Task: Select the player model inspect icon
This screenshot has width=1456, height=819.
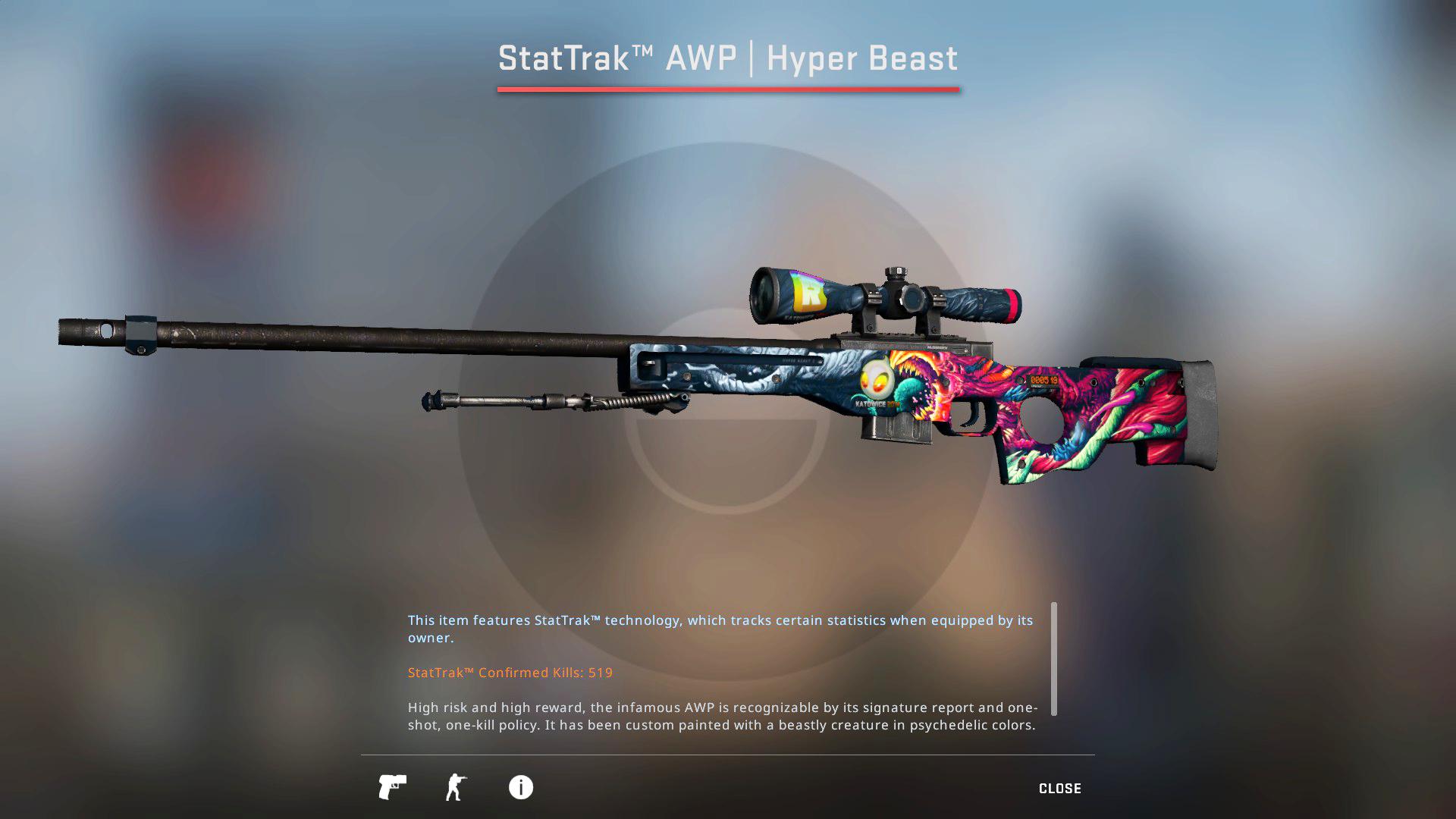Action: (456, 787)
